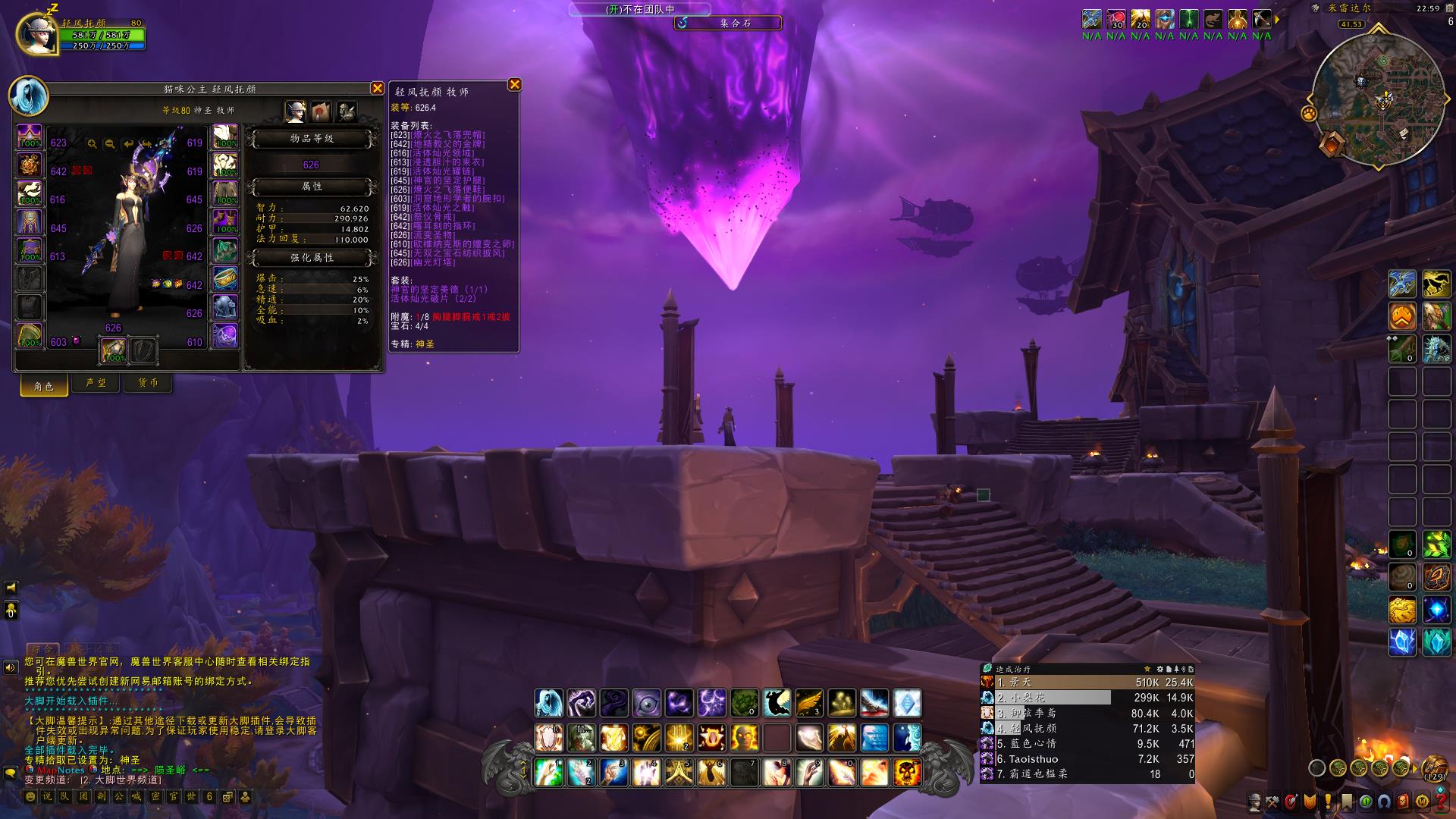
Task: Cast the skull spell on the bottom action bar
Action: coord(907,773)
